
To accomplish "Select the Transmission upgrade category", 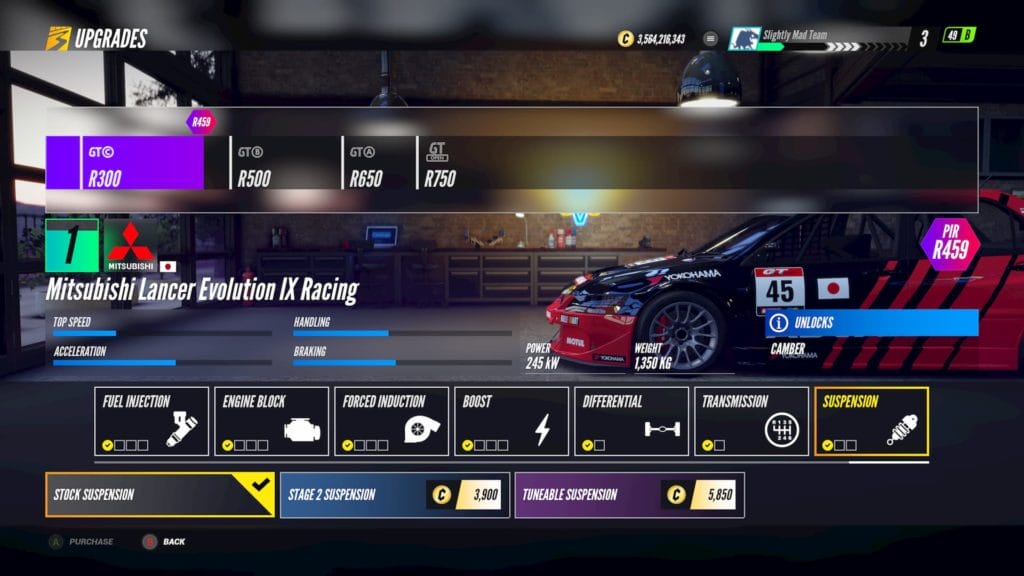I will pos(751,421).
